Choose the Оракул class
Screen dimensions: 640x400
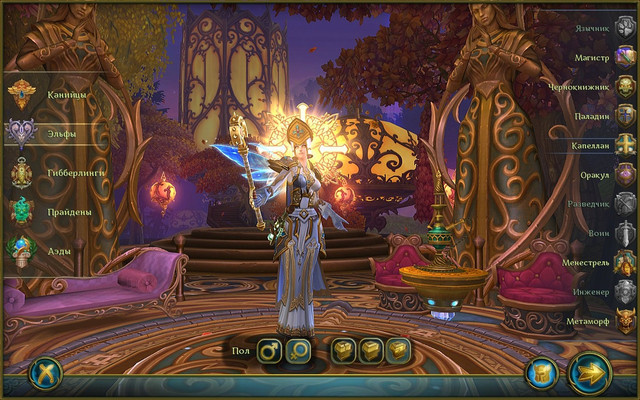click(625, 174)
